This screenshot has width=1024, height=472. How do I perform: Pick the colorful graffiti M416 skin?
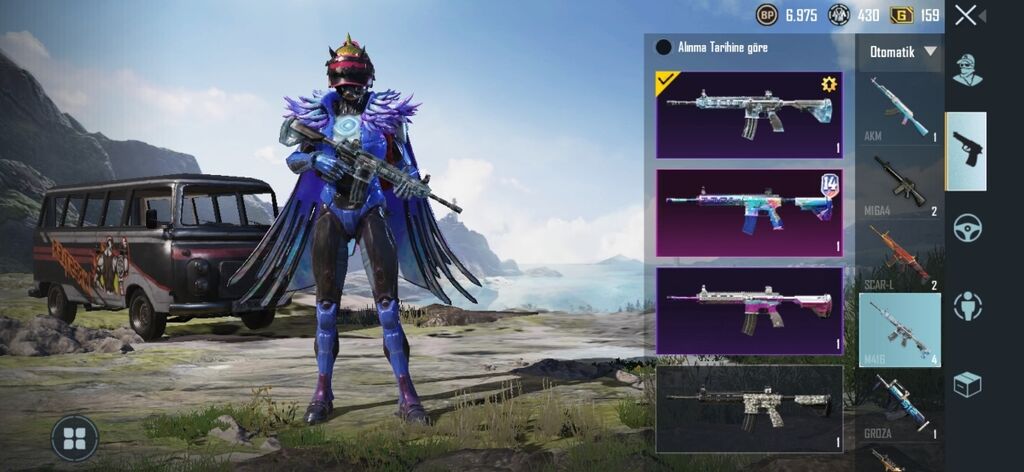(749, 212)
